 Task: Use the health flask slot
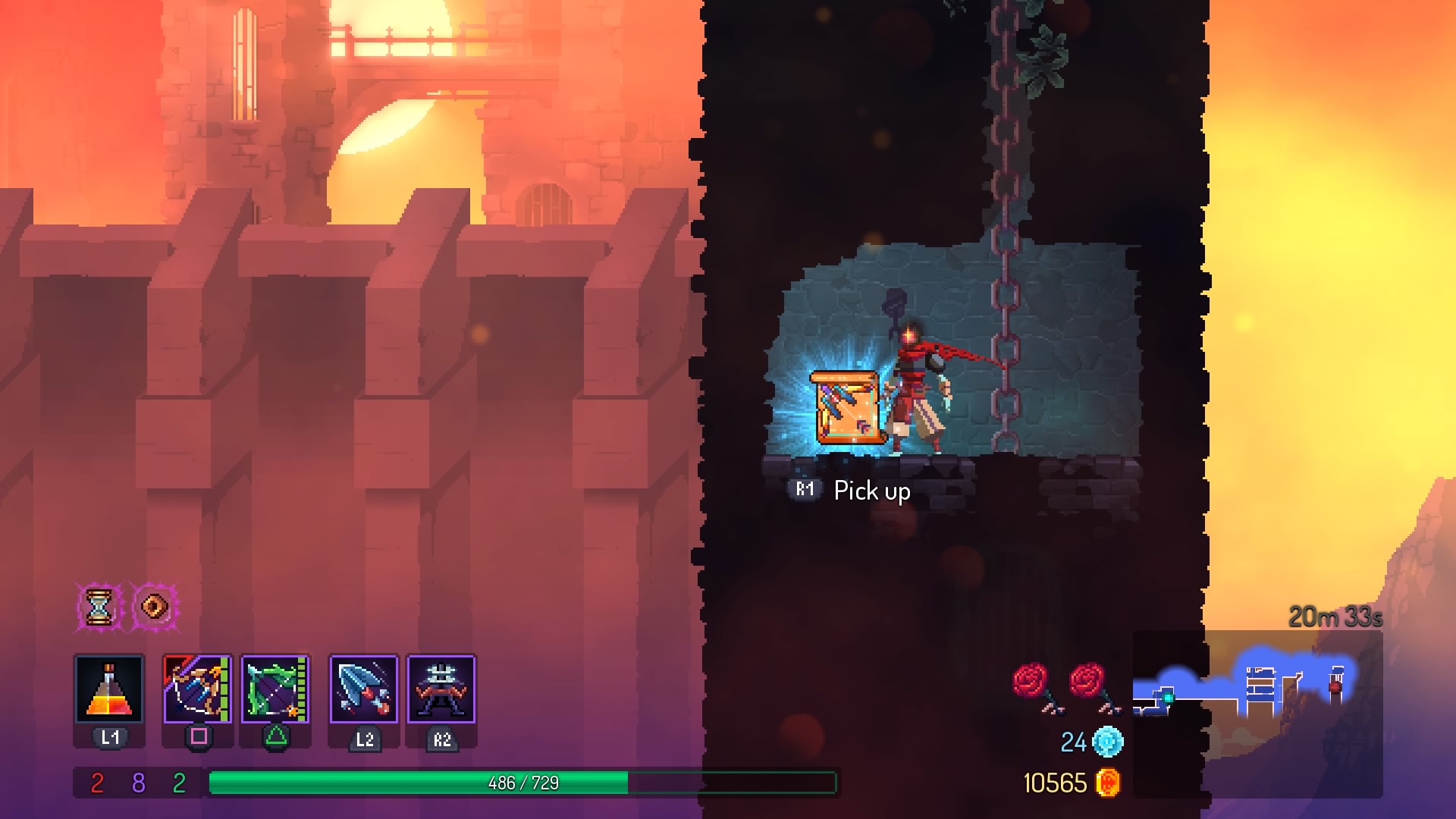click(108, 689)
